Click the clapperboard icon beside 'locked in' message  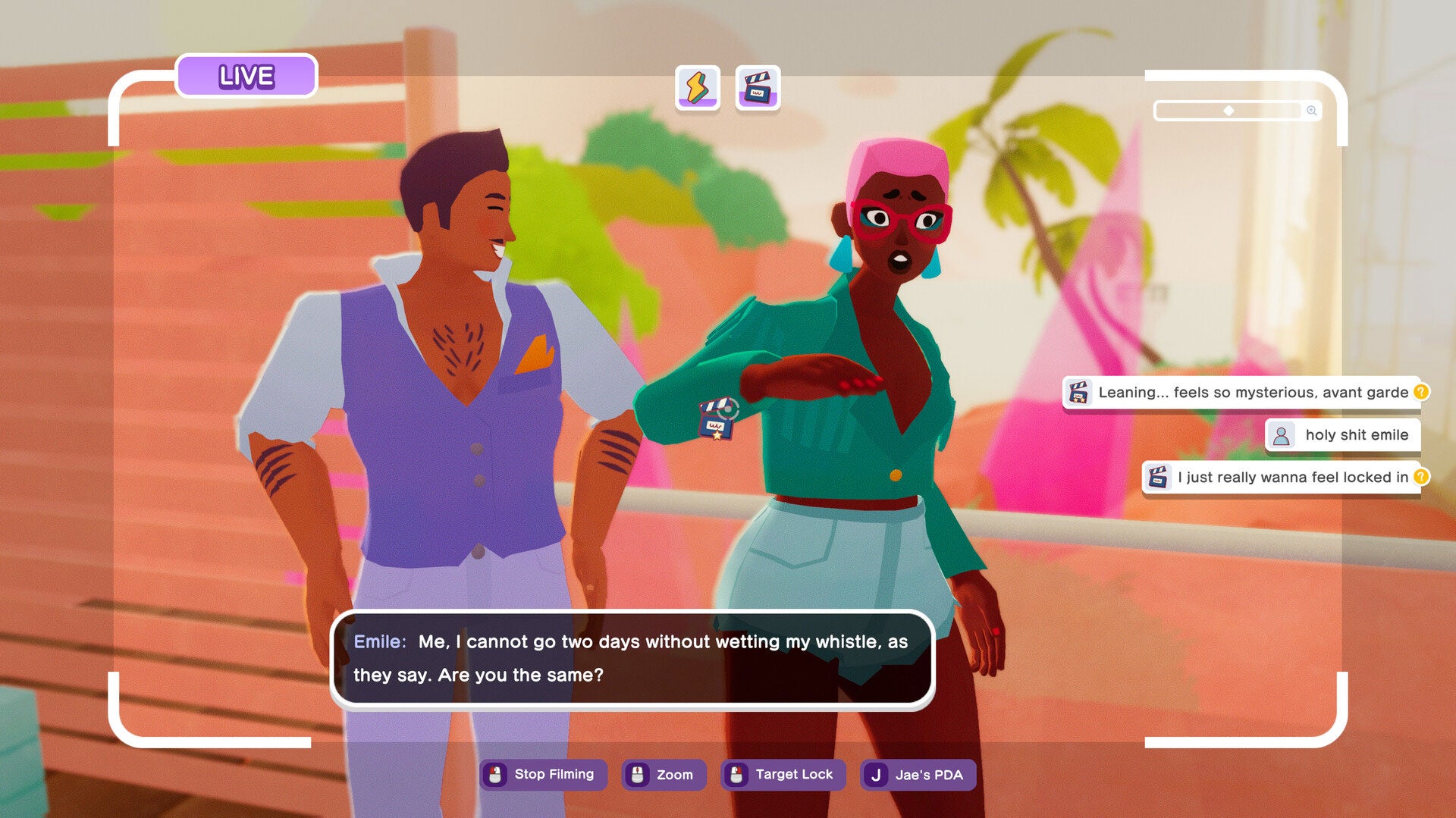click(1156, 478)
